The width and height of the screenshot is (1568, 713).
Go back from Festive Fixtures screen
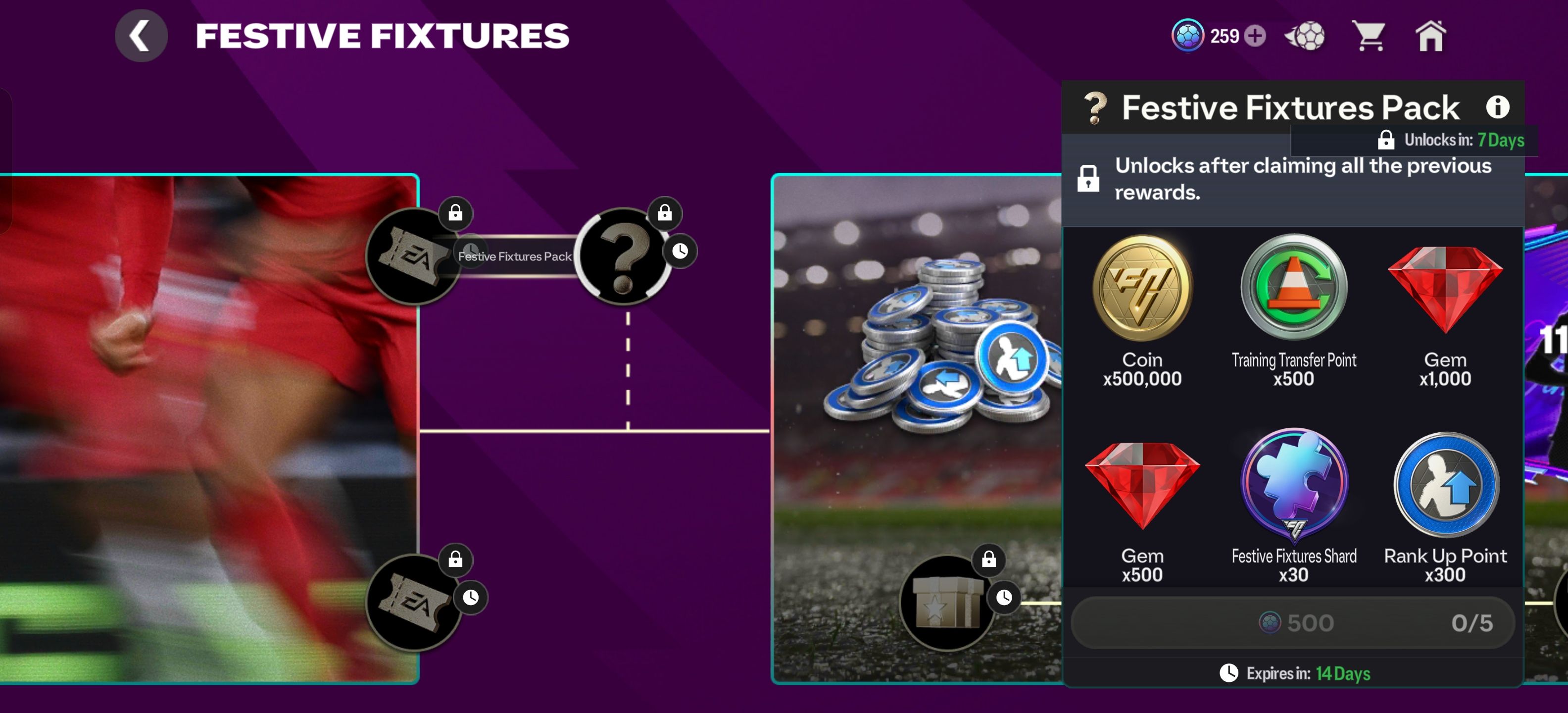tap(141, 36)
